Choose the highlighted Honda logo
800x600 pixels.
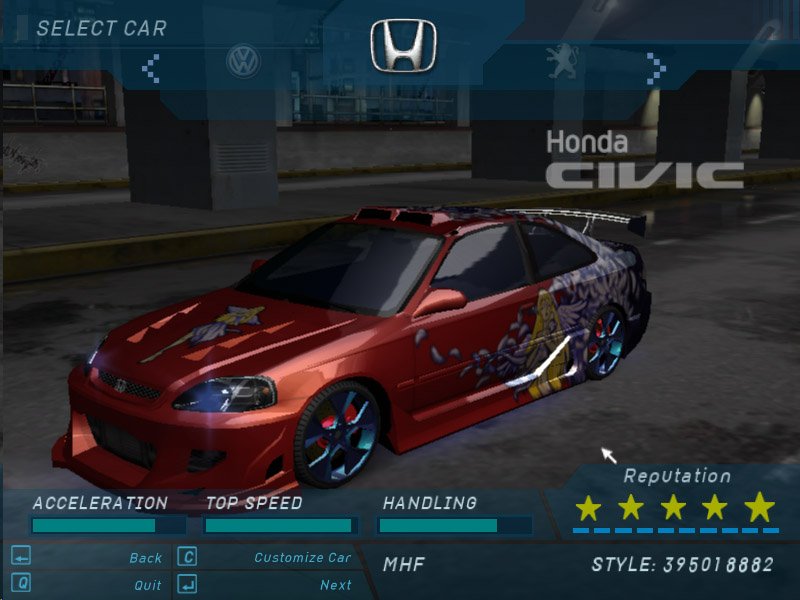pyautogui.click(x=403, y=46)
